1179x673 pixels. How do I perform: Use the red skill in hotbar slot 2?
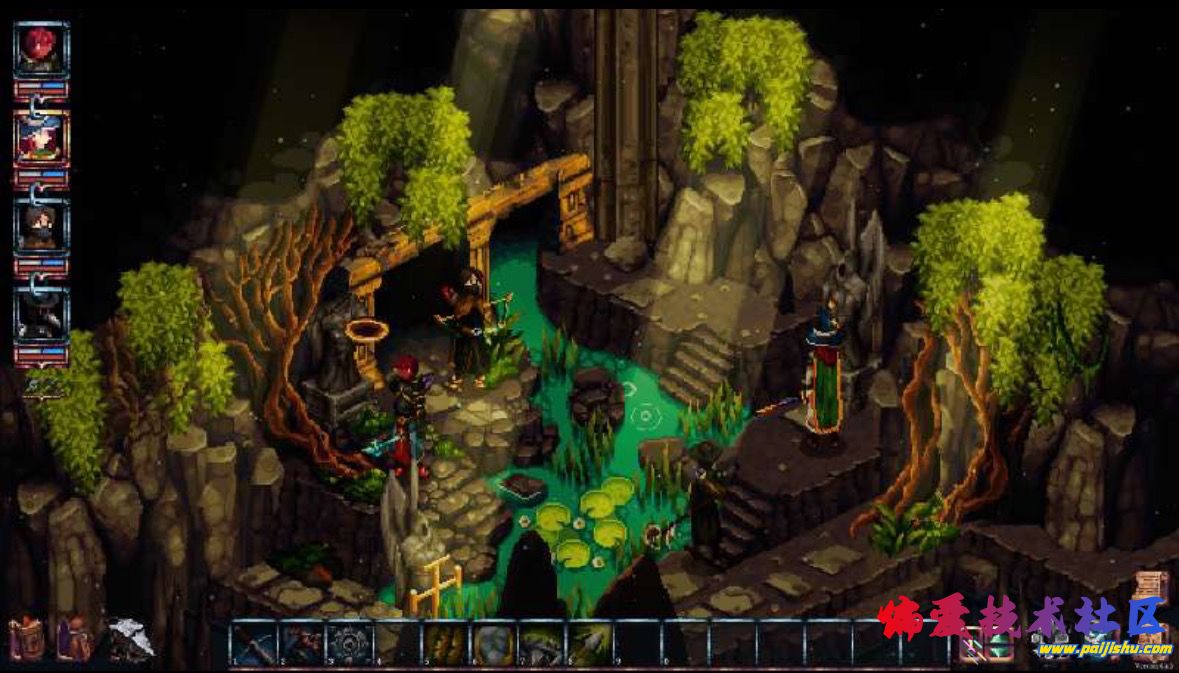pyautogui.click(x=300, y=644)
